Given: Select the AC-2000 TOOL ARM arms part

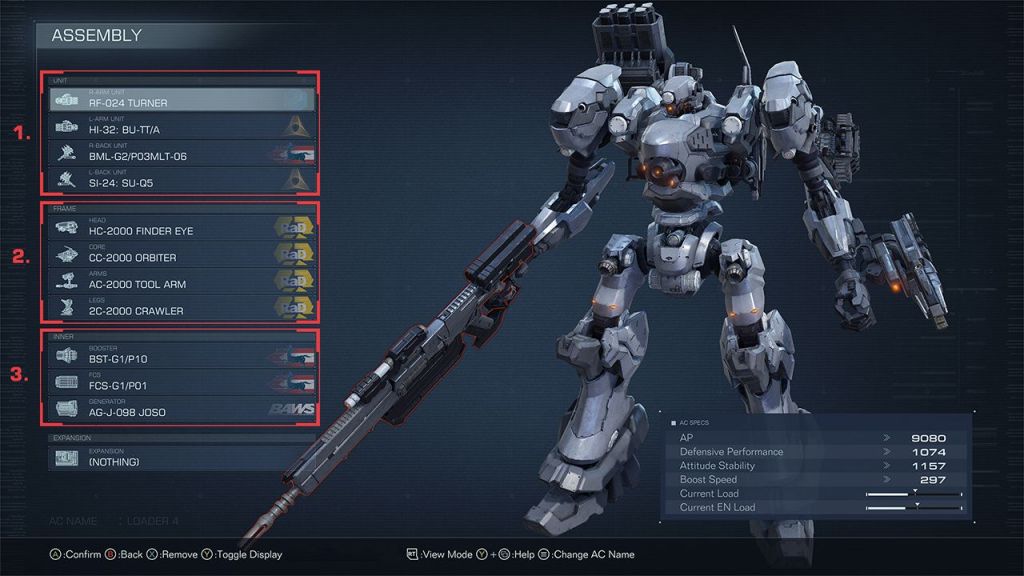Looking at the screenshot, I should click(181, 281).
